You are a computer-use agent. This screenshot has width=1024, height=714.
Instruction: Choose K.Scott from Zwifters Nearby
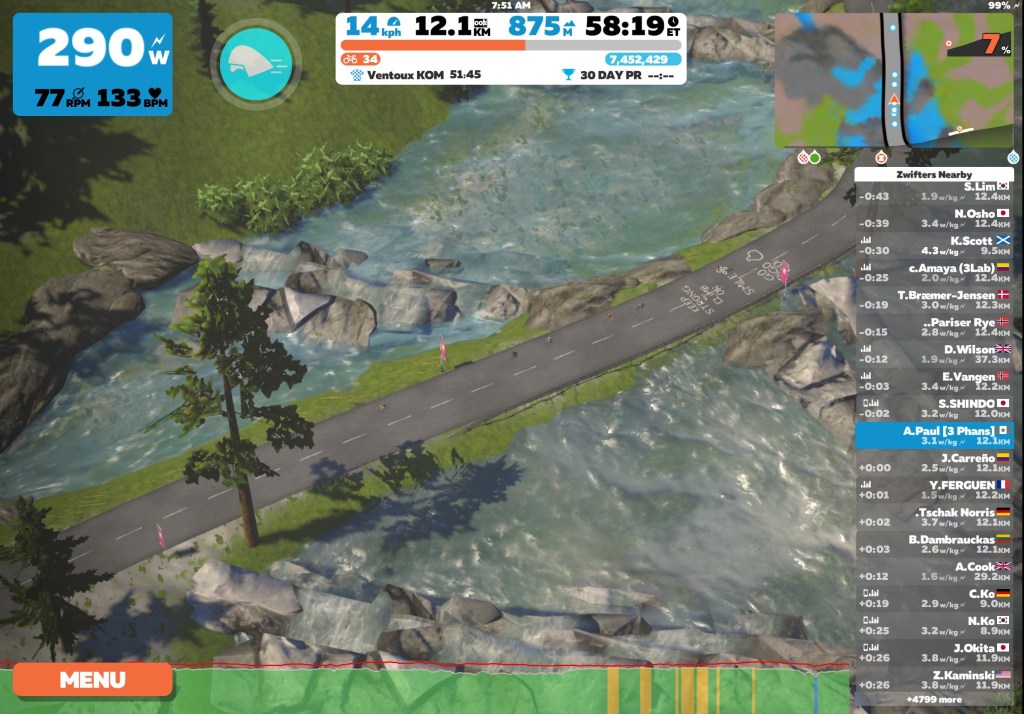pyautogui.click(x=933, y=246)
